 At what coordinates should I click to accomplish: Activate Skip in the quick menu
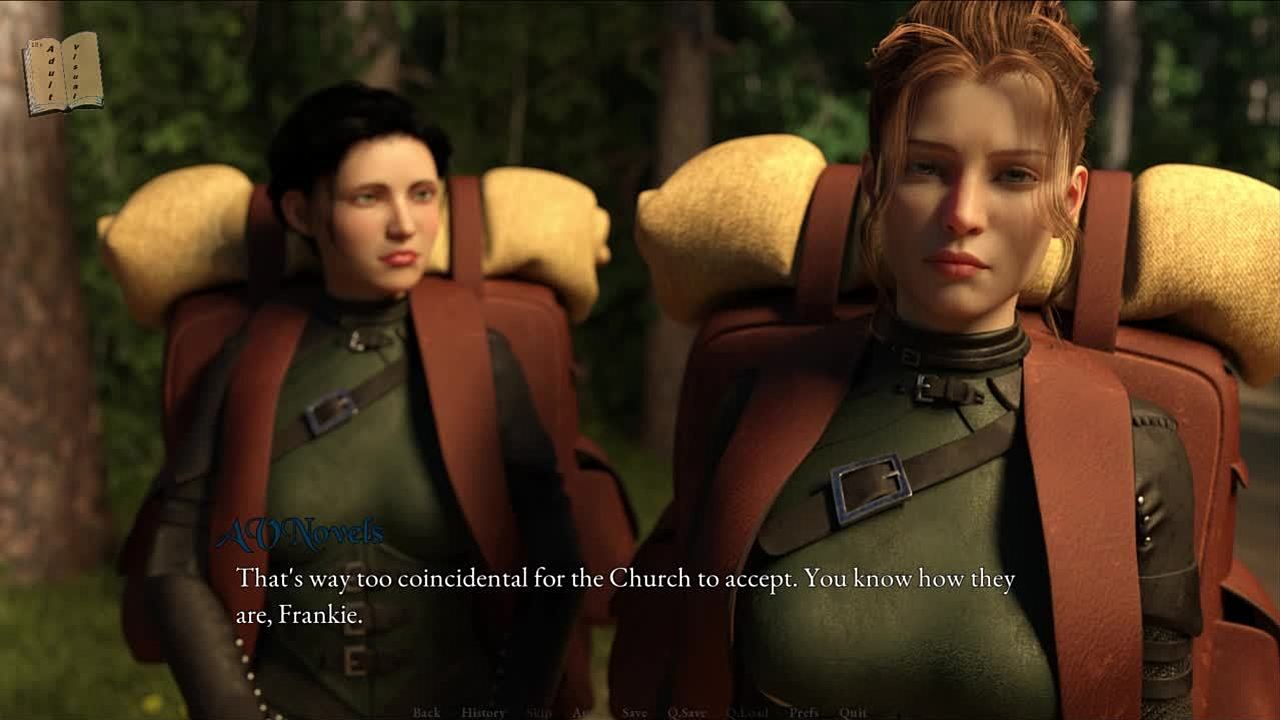point(539,712)
